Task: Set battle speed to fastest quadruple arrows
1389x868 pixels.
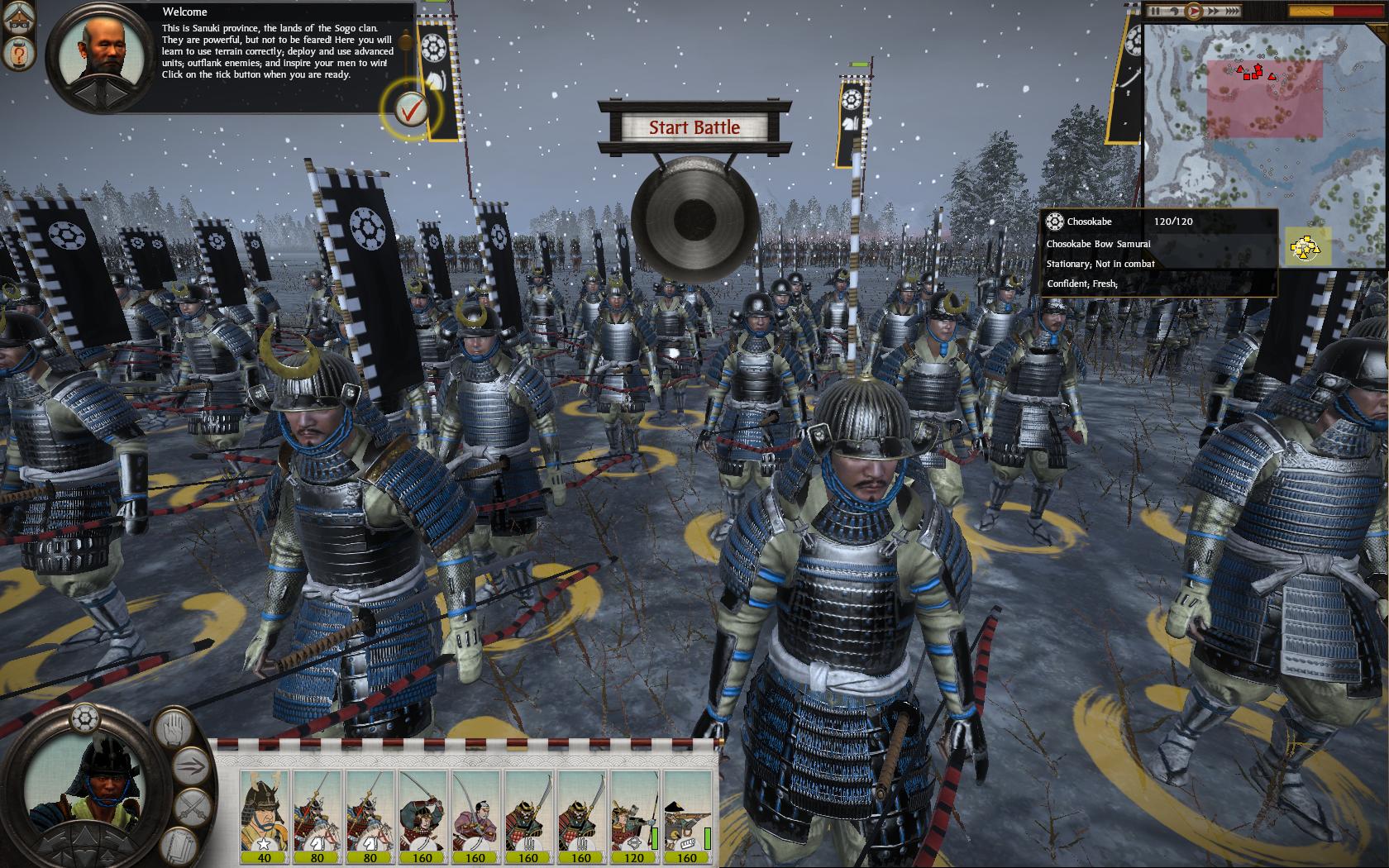Action: (x=1231, y=12)
